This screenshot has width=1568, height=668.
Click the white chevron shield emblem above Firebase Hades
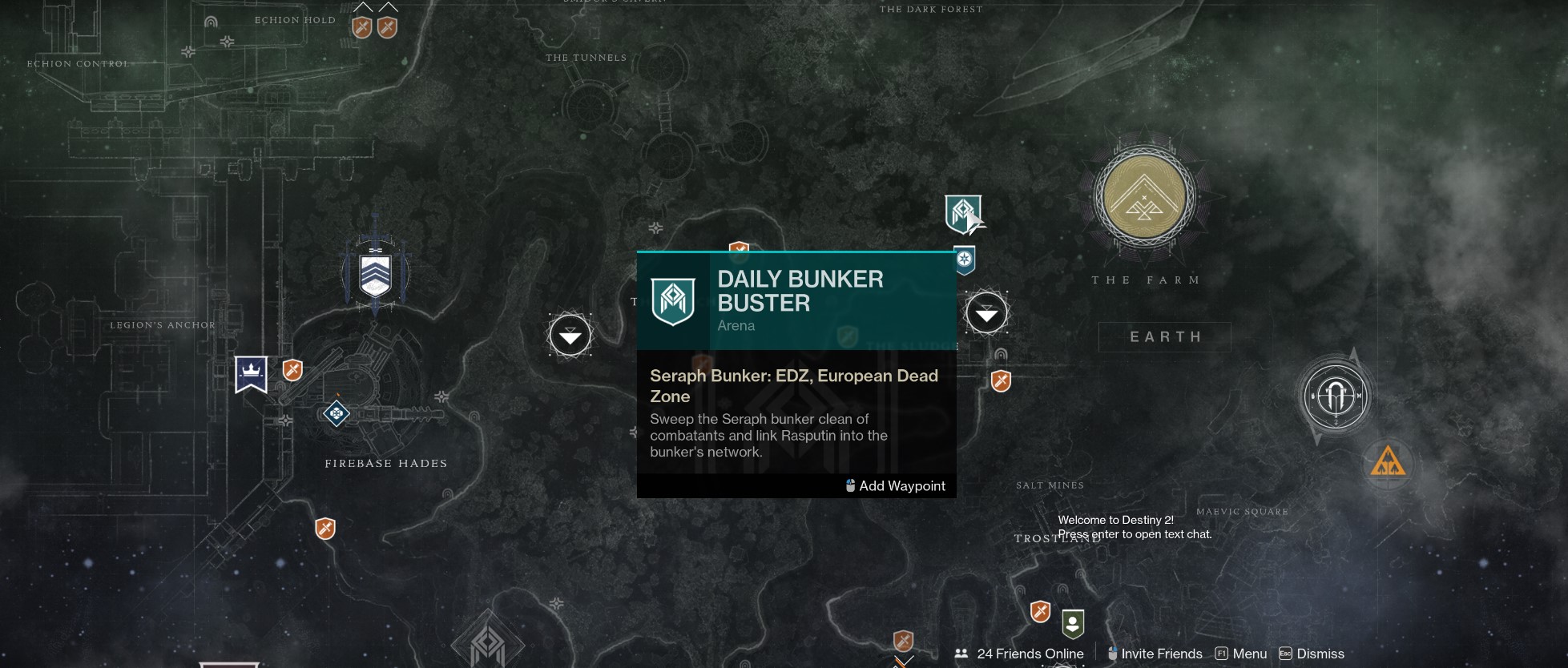(x=374, y=273)
